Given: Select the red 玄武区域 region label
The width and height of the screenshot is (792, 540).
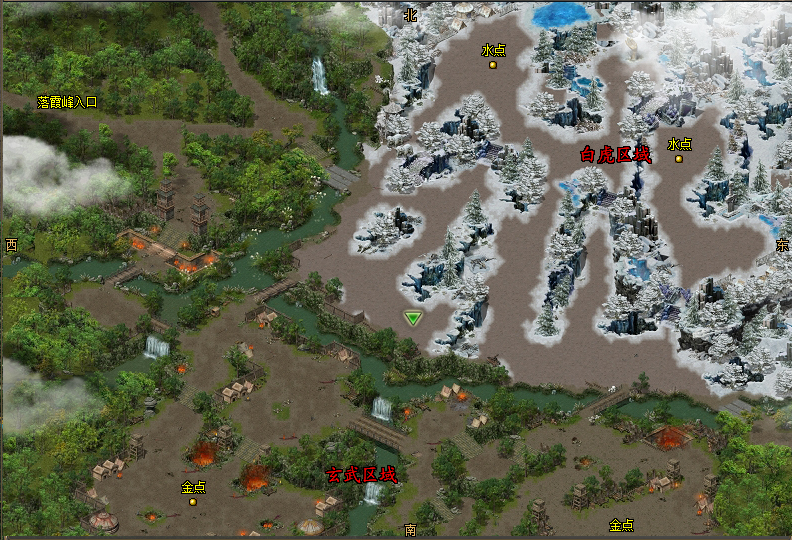Looking at the screenshot, I should point(361,475).
